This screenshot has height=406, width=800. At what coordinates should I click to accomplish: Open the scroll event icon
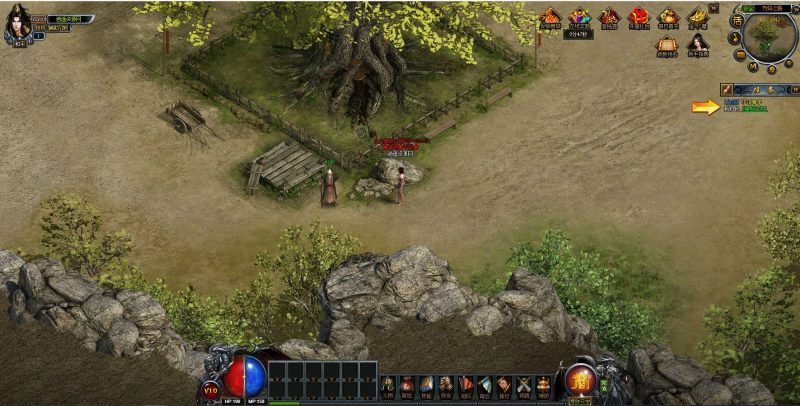(x=667, y=44)
